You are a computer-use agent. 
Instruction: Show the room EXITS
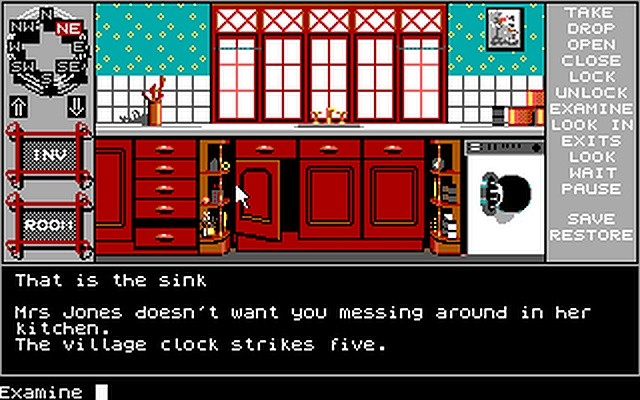pyautogui.click(x=588, y=140)
